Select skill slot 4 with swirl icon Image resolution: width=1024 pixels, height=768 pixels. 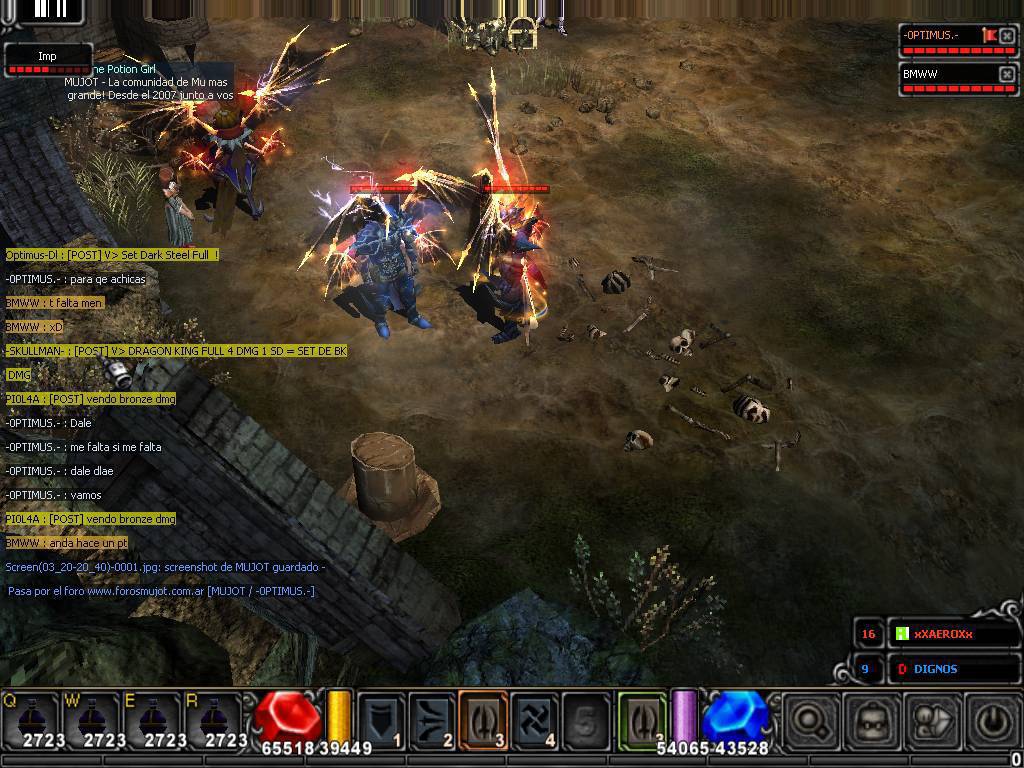click(535, 720)
